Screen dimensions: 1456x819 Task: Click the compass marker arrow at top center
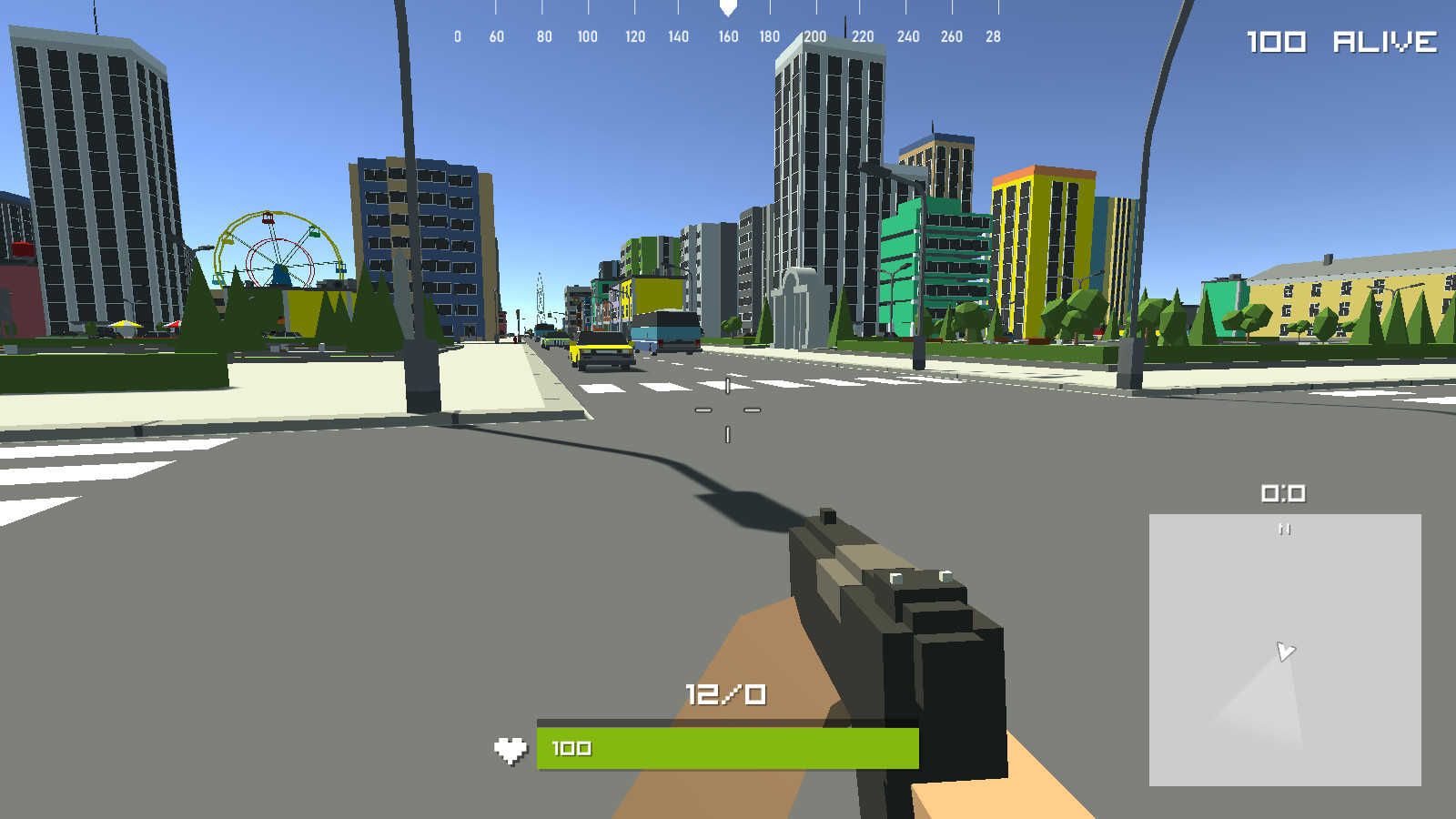pyautogui.click(x=727, y=9)
